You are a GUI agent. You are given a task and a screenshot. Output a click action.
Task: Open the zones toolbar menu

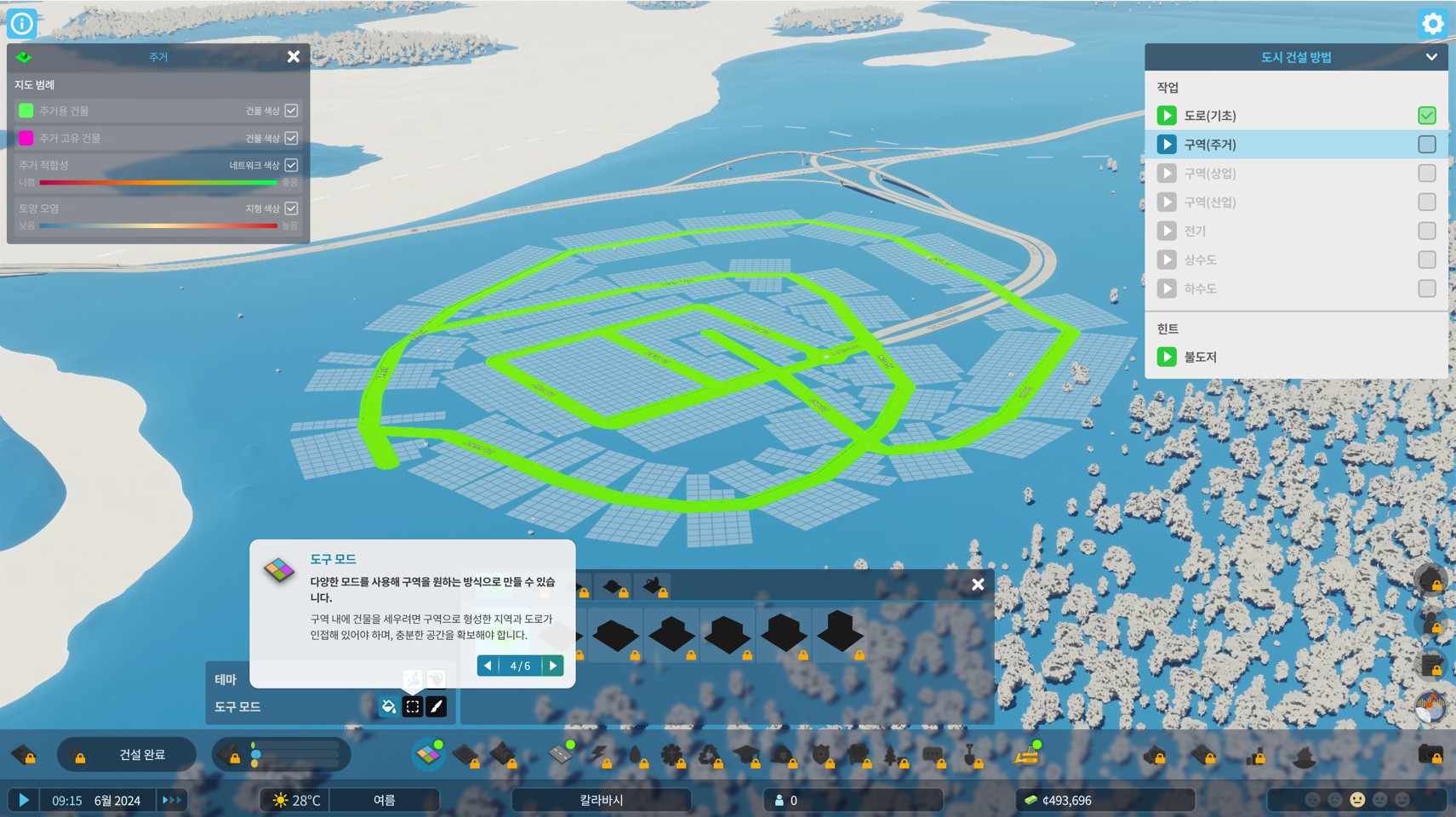click(x=427, y=754)
